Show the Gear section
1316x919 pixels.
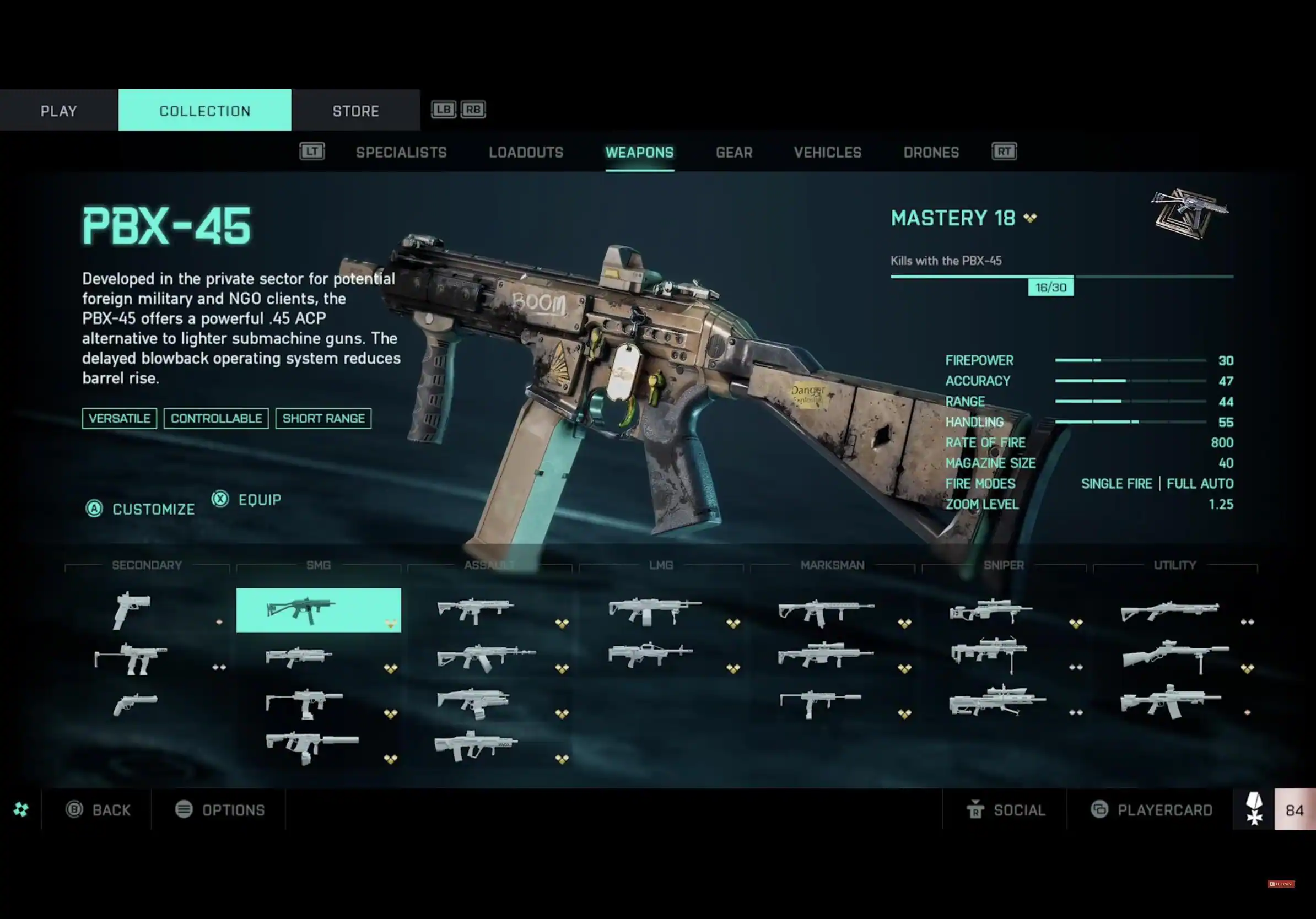coord(733,153)
